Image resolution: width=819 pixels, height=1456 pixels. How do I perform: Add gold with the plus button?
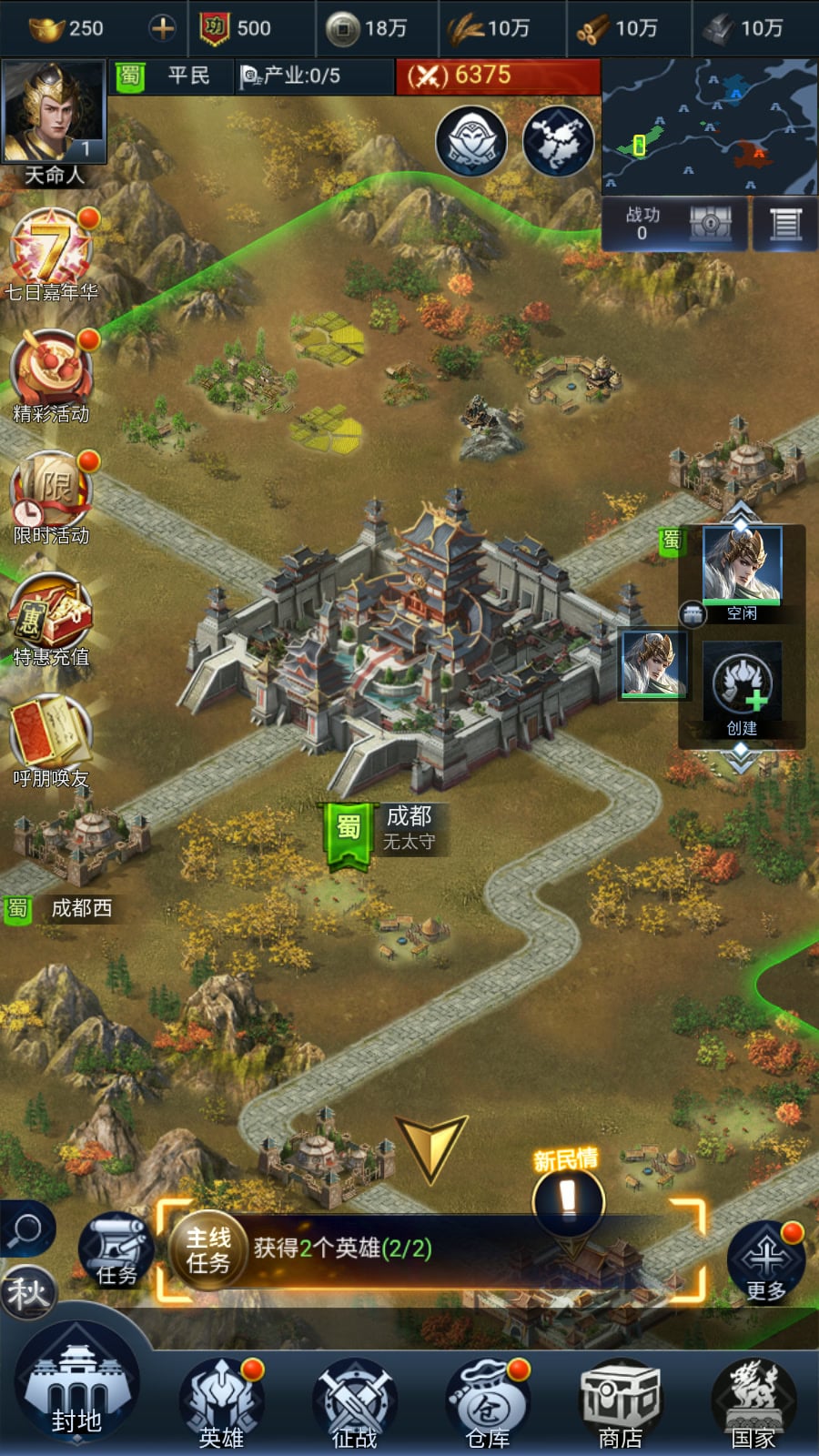click(x=163, y=28)
